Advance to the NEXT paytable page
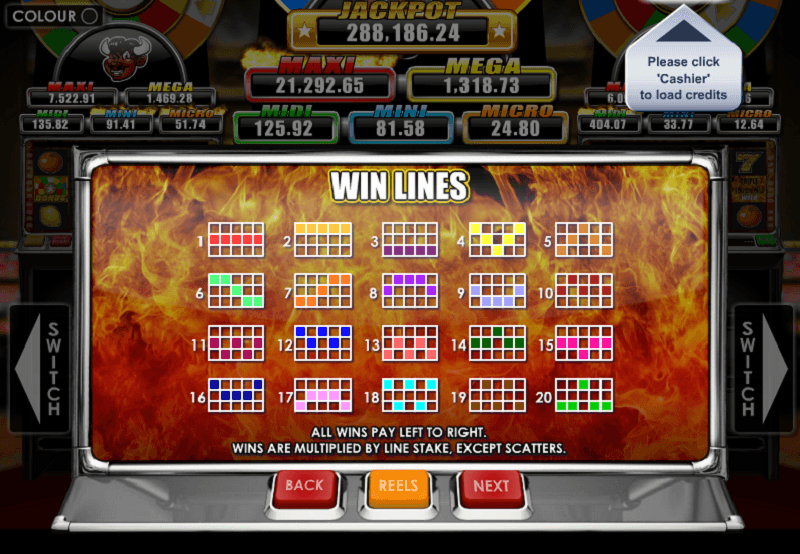This screenshot has height=554, width=800. pos(491,487)
